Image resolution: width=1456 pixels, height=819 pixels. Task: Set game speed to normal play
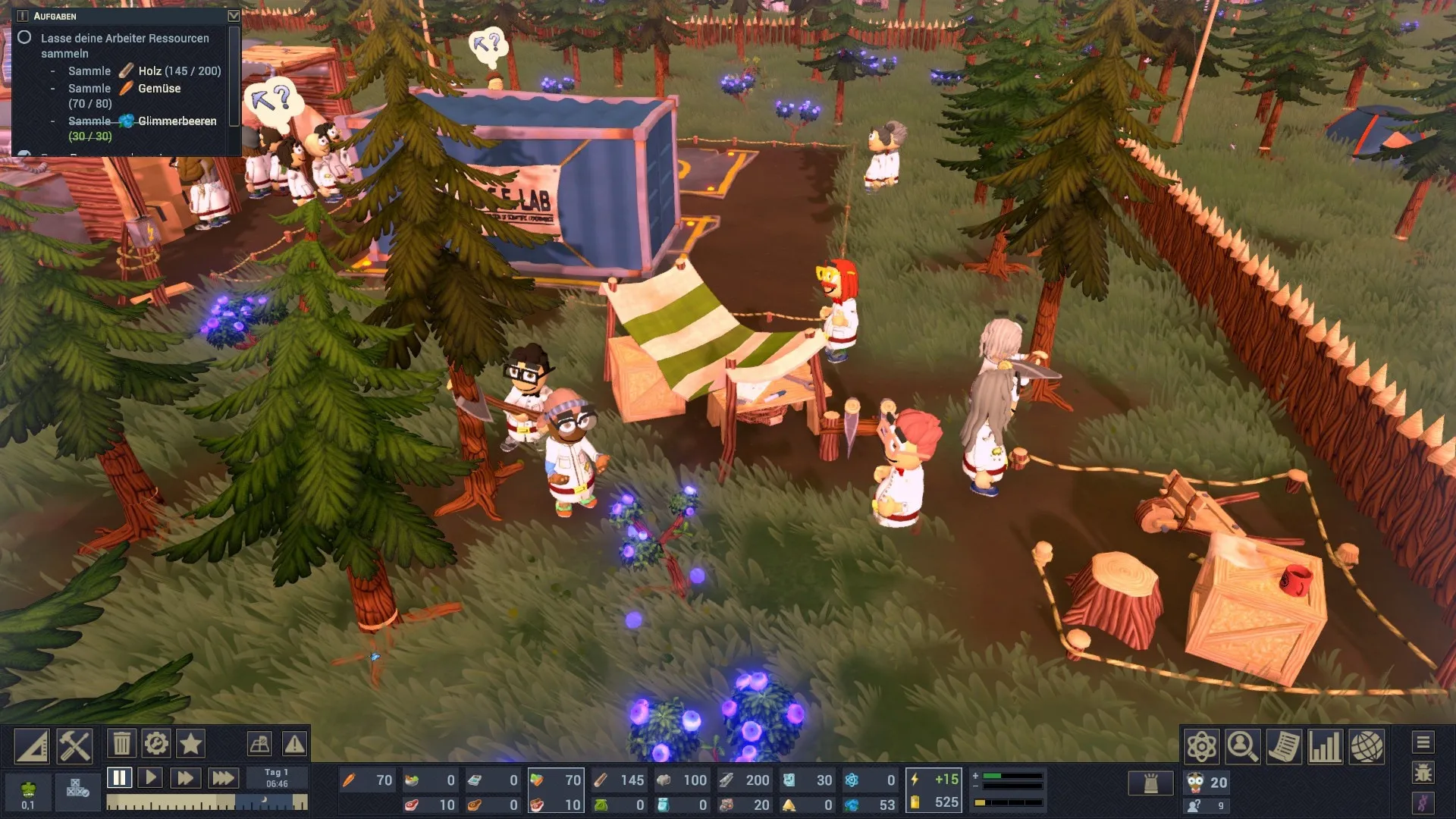pos(151,778)
